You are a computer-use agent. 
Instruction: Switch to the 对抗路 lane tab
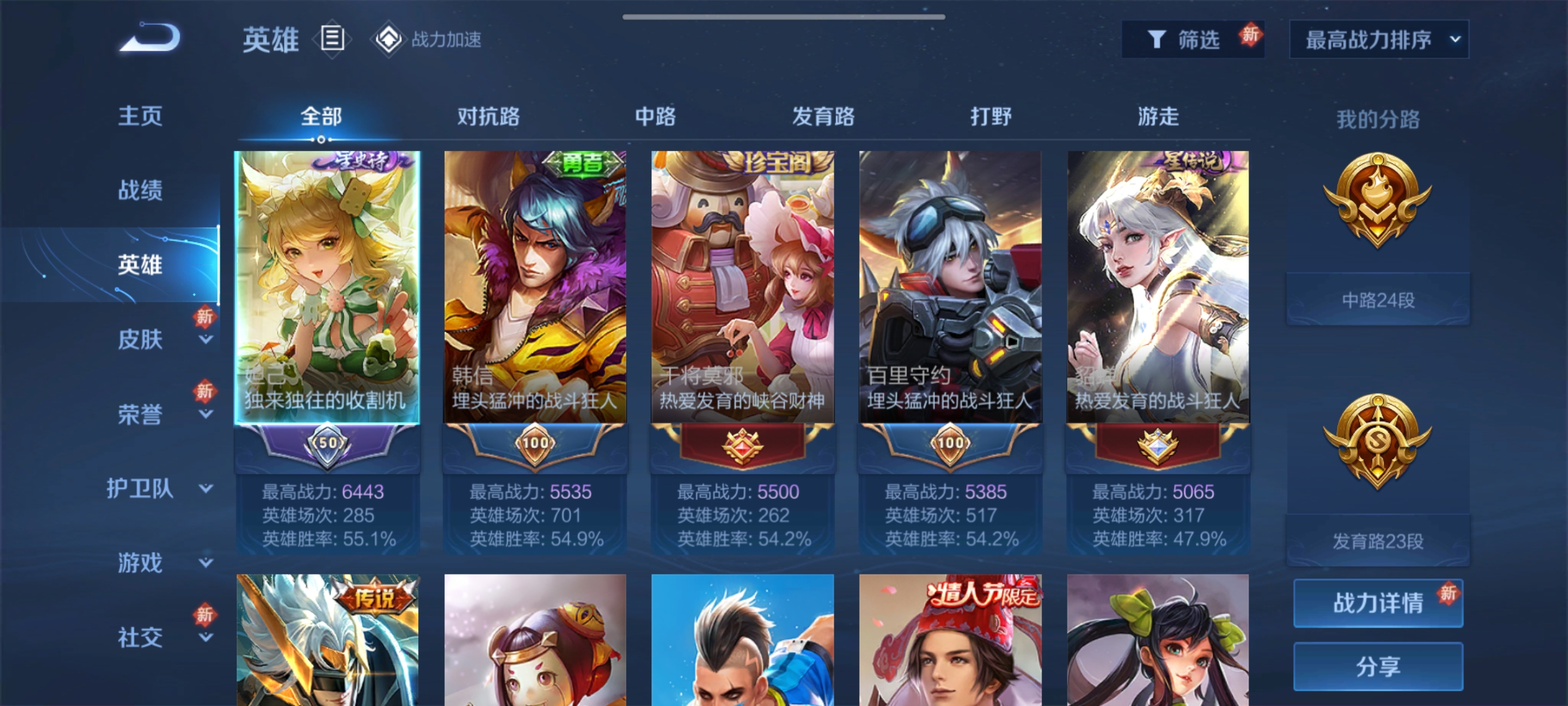click(x=489, y=116)
